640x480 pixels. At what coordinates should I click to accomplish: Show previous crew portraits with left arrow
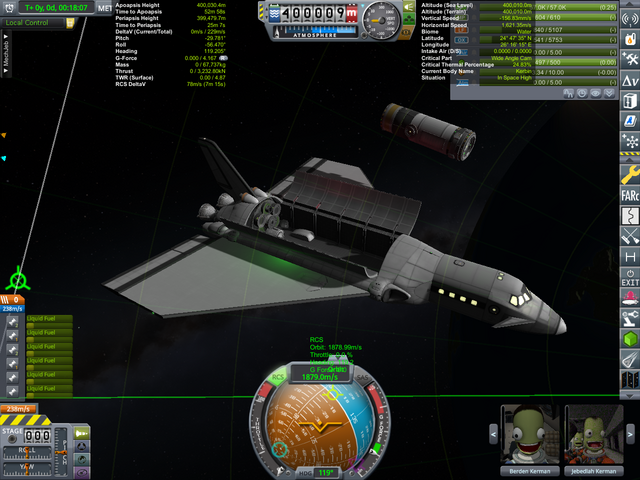(494, 433)
